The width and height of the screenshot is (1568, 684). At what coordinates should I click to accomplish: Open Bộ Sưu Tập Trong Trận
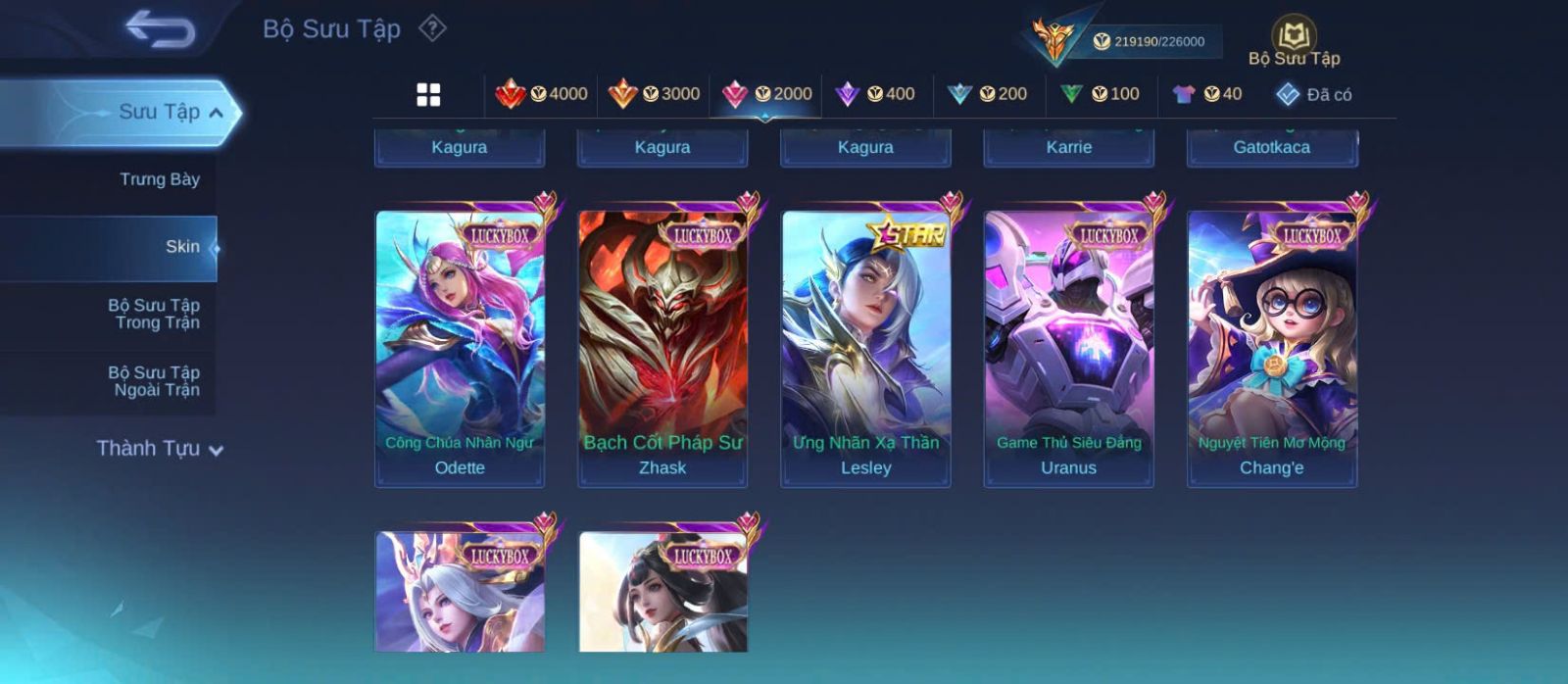click(154, 314)
